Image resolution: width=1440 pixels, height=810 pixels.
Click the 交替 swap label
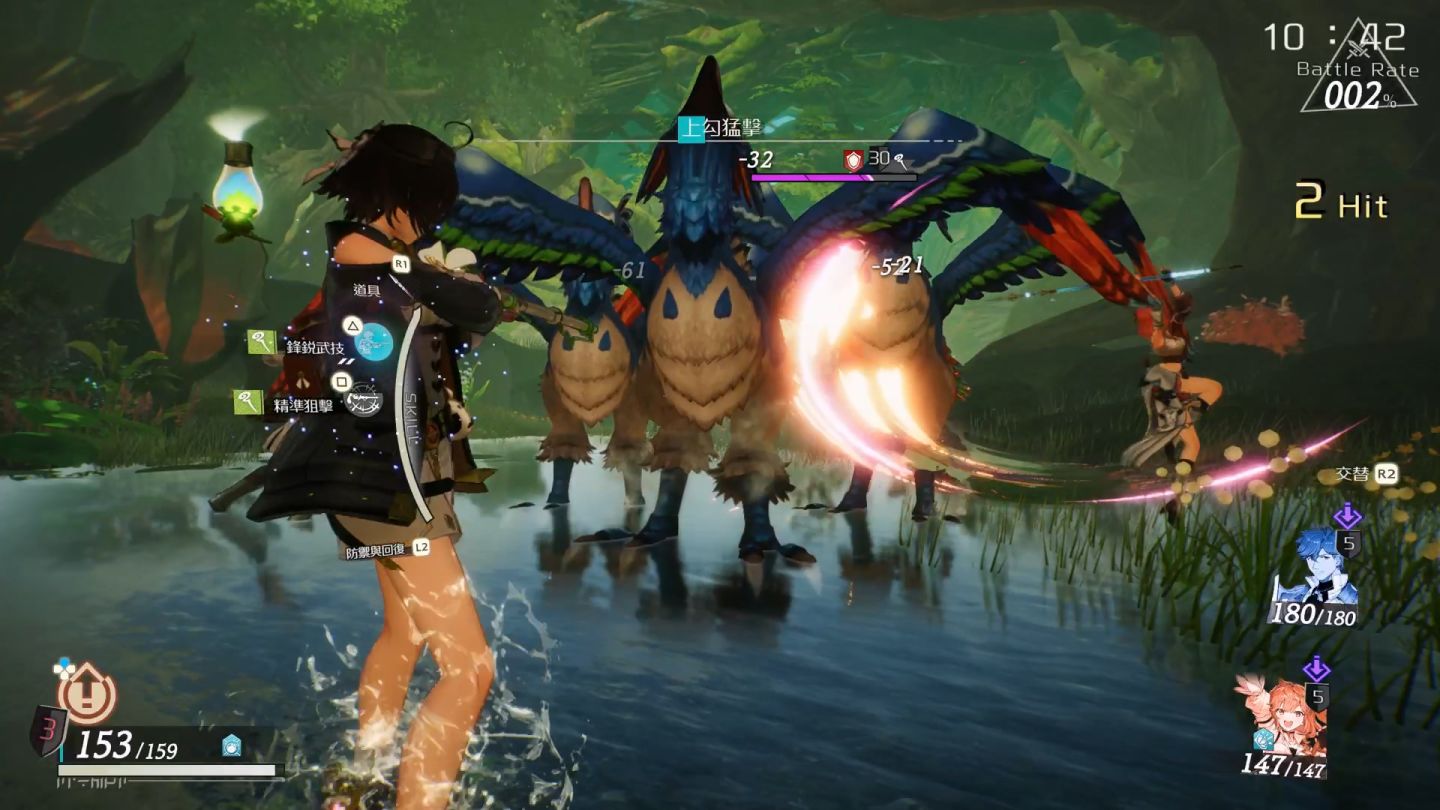pos(1352,475)
